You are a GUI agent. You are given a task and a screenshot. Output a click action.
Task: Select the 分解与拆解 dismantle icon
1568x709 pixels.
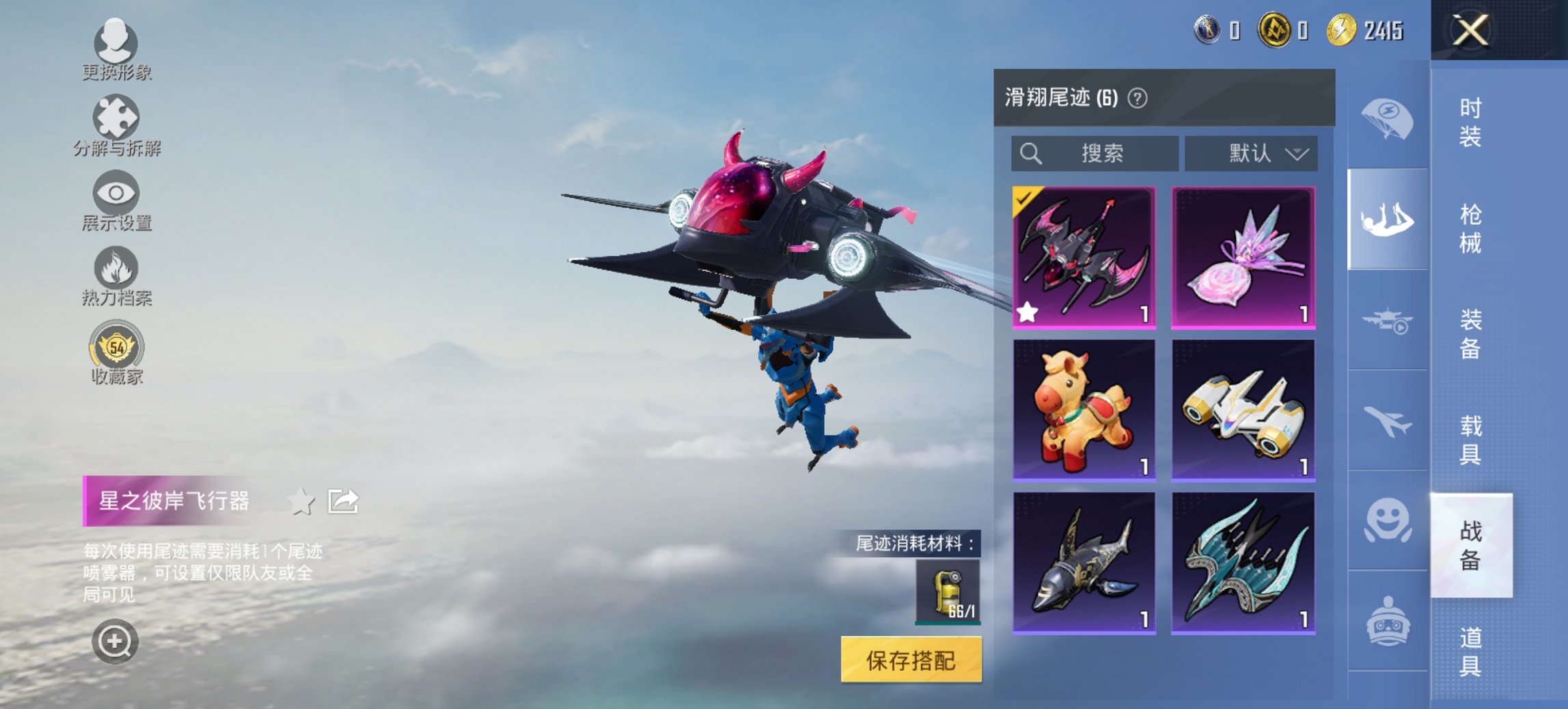point(116,123)
